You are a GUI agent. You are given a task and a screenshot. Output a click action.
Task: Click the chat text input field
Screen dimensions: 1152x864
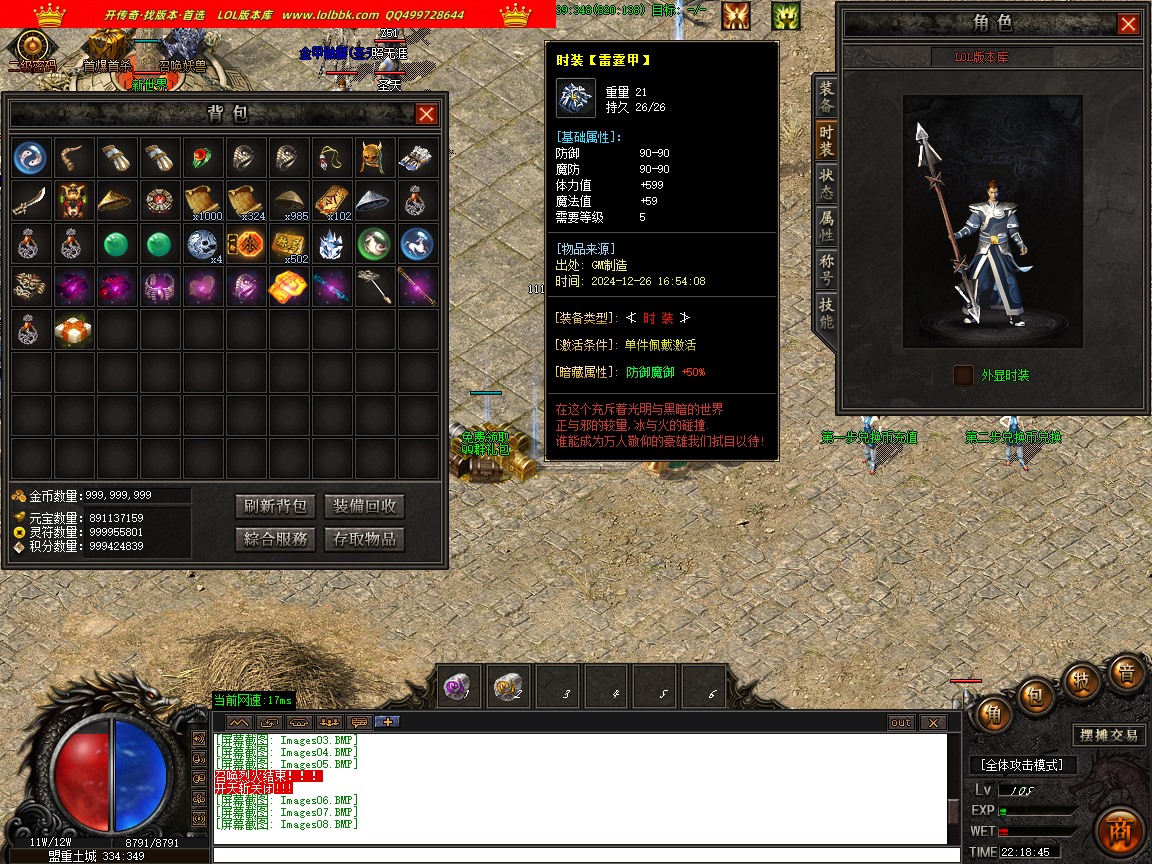(x=580, y=855)
